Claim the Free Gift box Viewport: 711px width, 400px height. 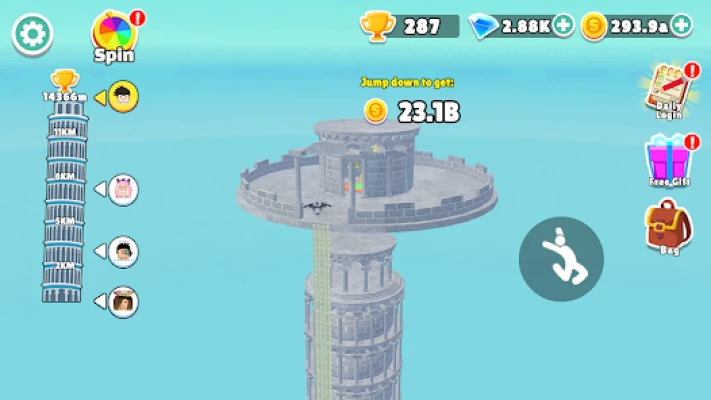667,161
